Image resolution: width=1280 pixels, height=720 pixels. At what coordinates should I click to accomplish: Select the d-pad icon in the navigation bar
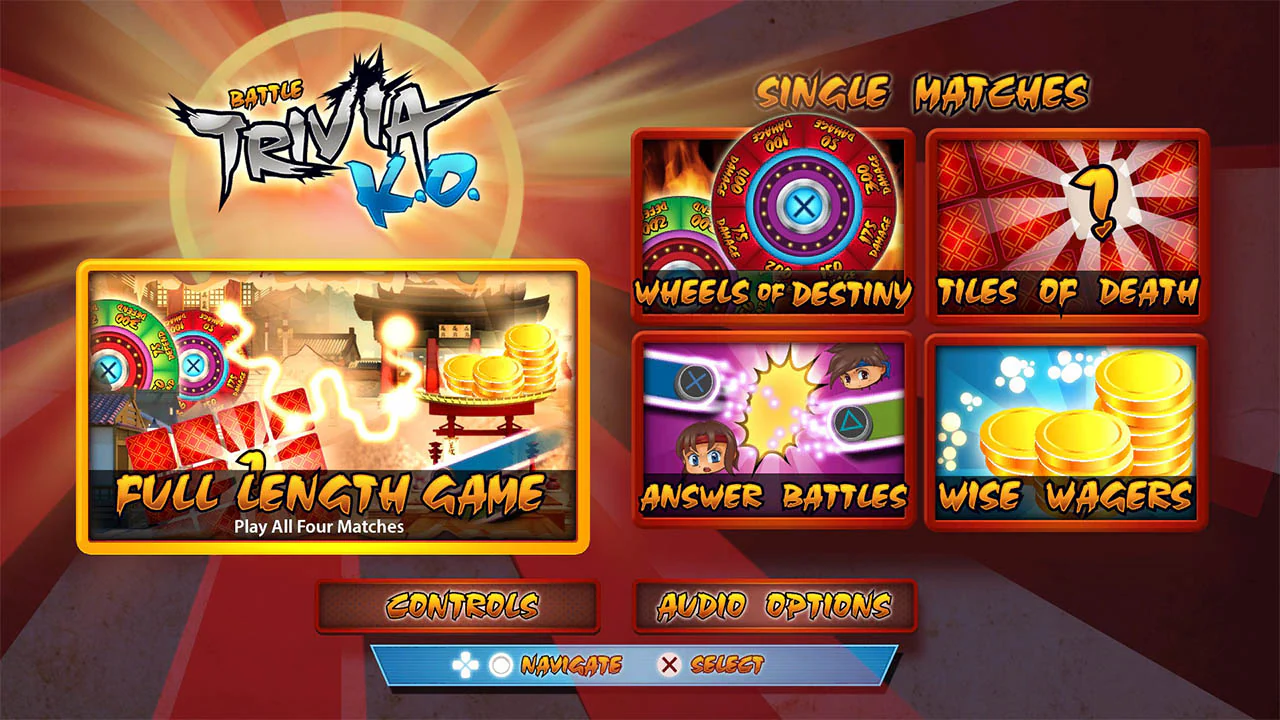pos(464,663)
